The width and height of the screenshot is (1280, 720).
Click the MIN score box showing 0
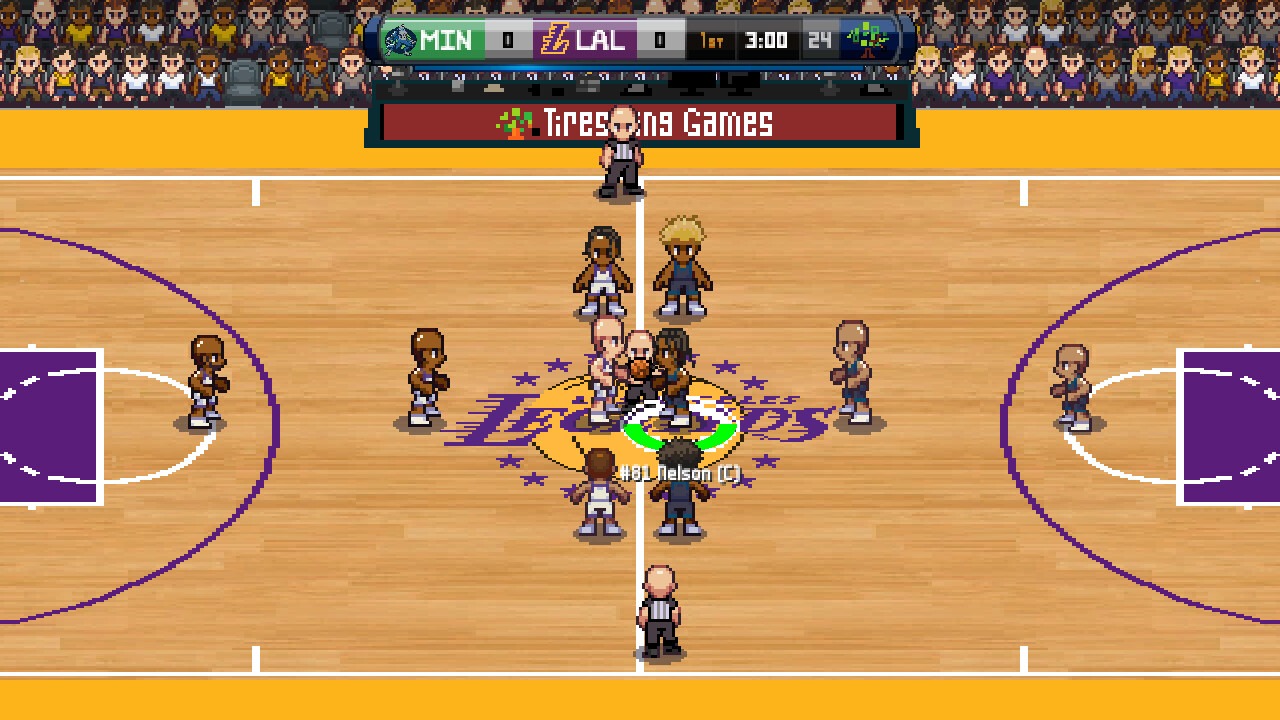click(x=507, y=41)
